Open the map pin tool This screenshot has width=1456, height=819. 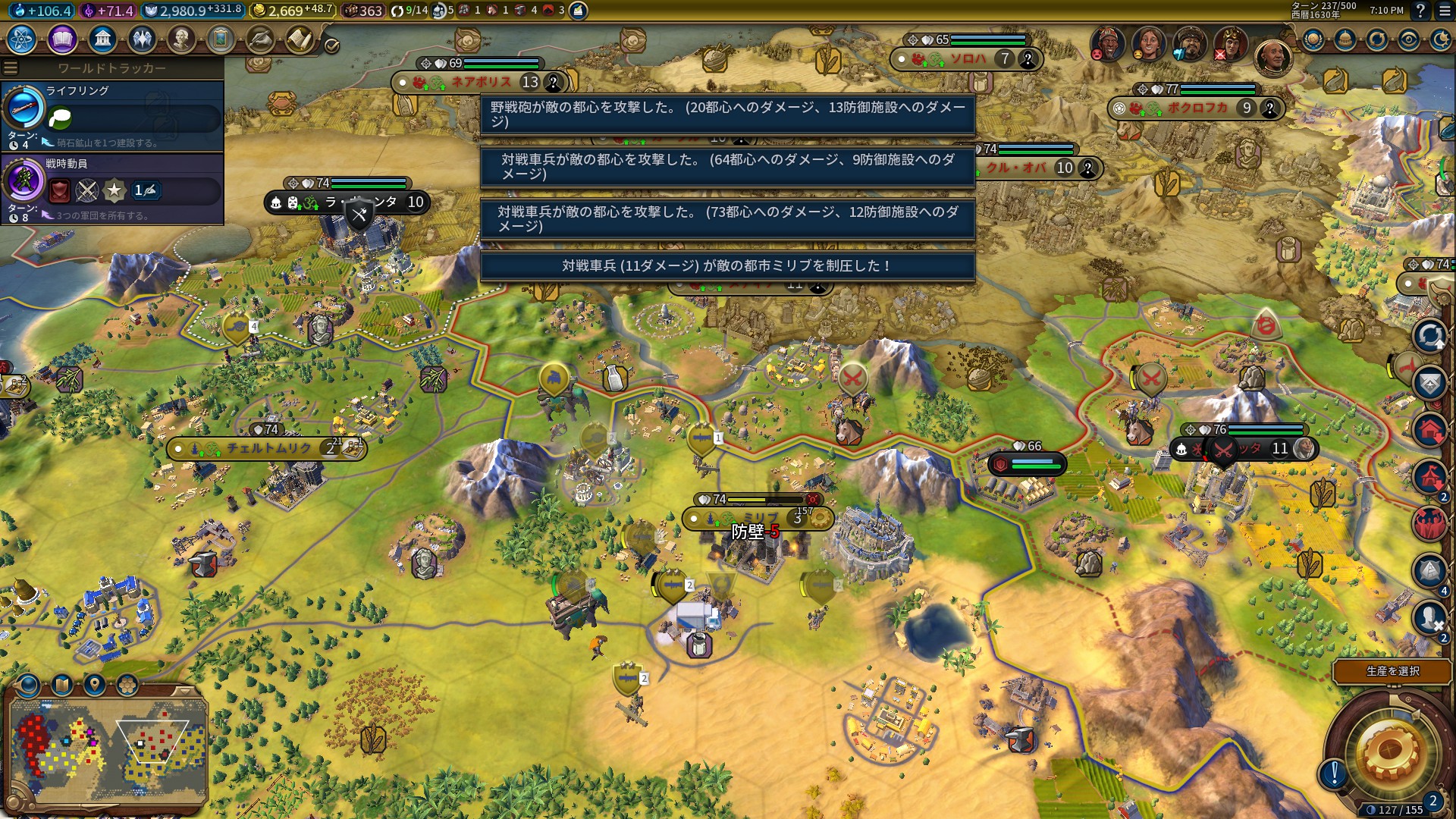coord(94,686)
